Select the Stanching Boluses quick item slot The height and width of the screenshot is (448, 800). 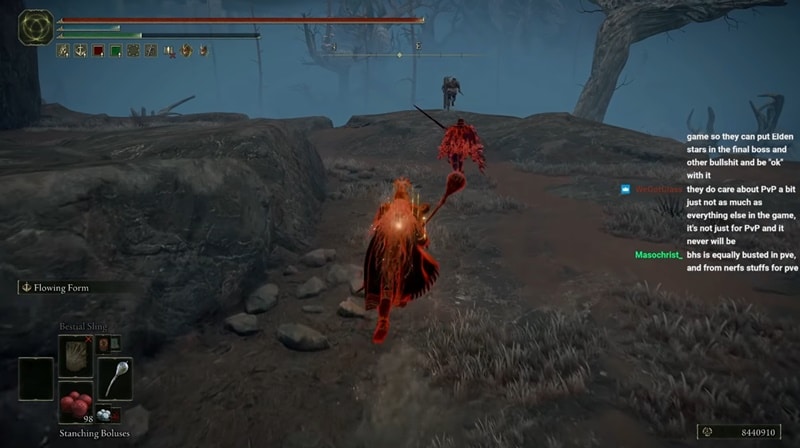75,401
